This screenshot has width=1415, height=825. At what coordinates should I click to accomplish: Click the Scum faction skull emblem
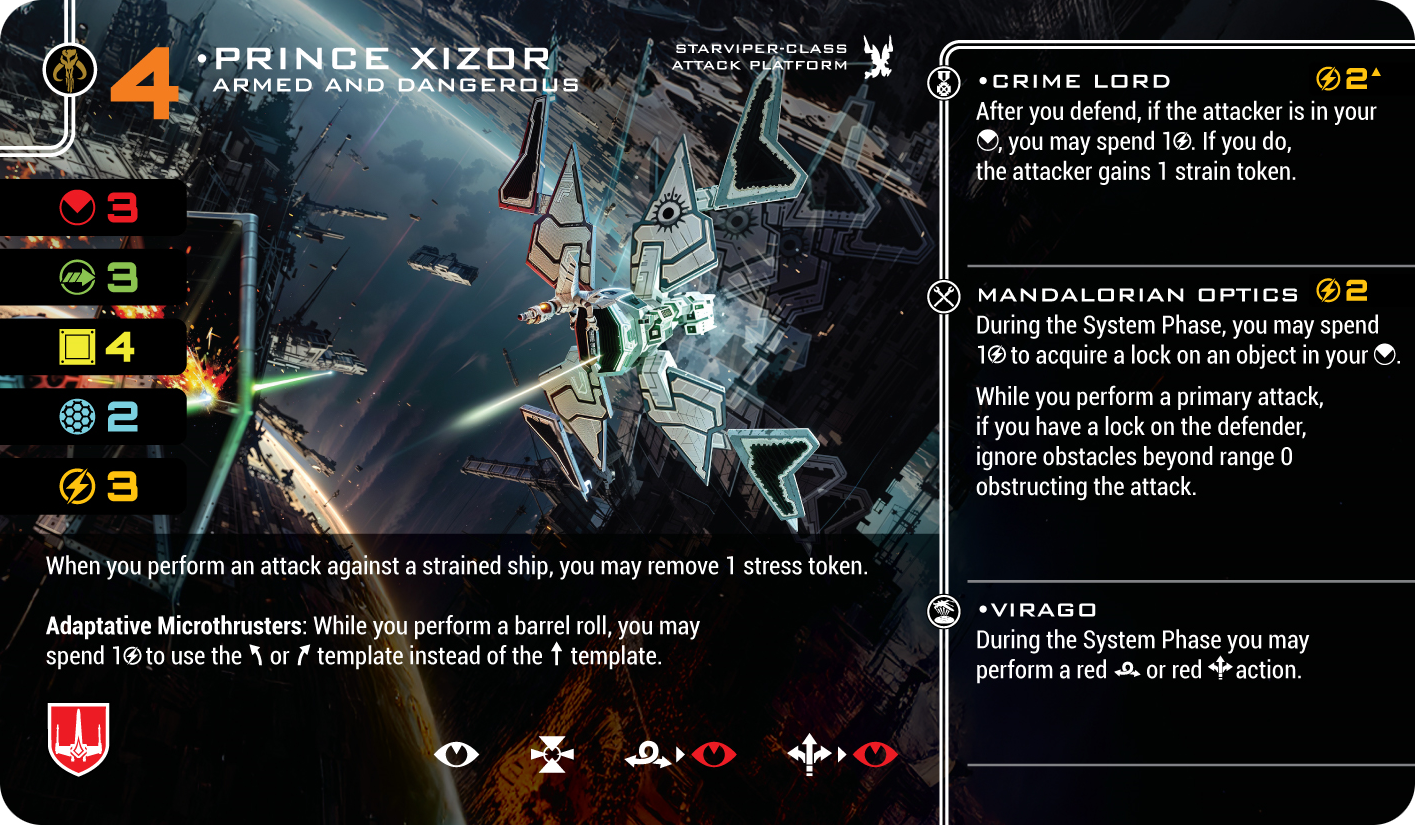(71, 69)
